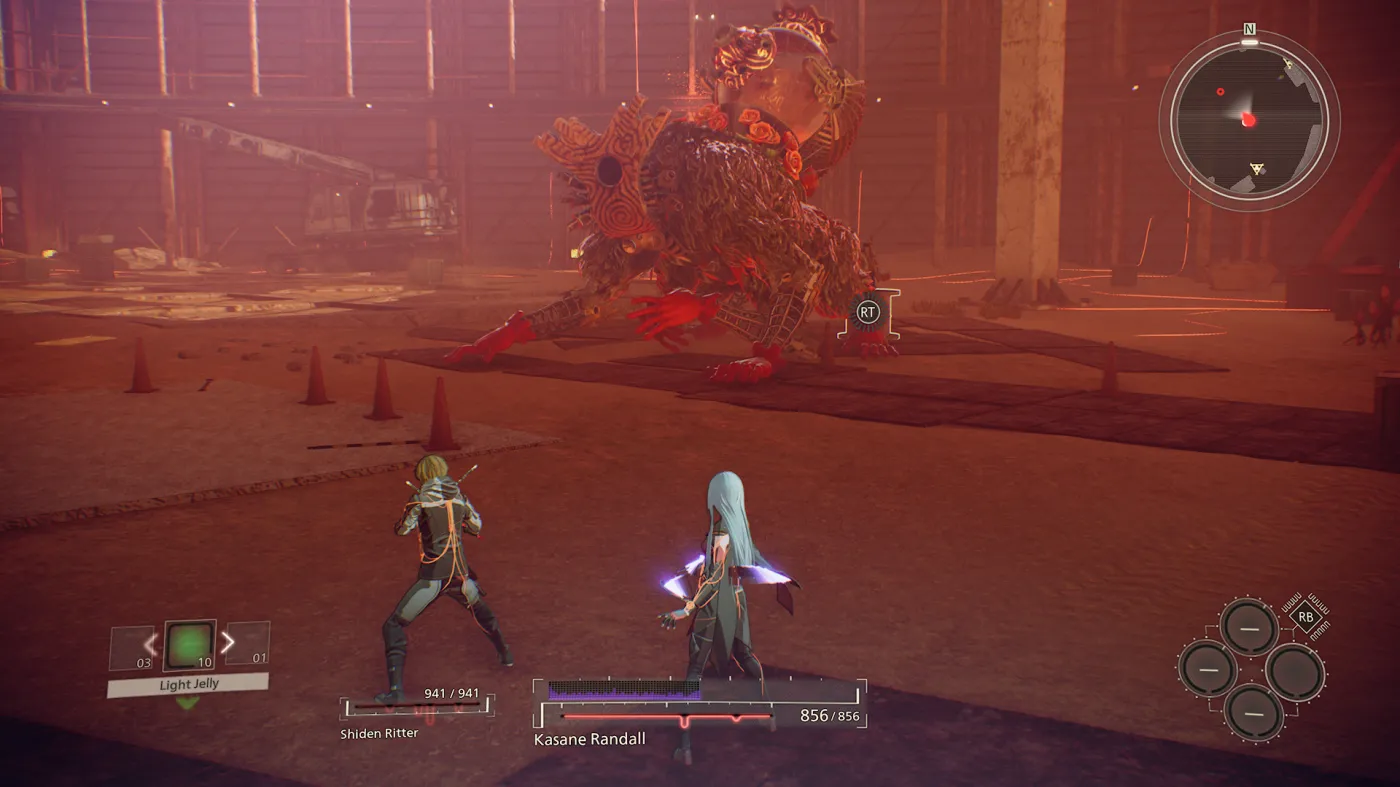Image resolution: width=1400 pixels, height=787 pixels.
Task: Select Shiden Ritter's nameplate
Action: pyautogui.click(x=377, y=732)
